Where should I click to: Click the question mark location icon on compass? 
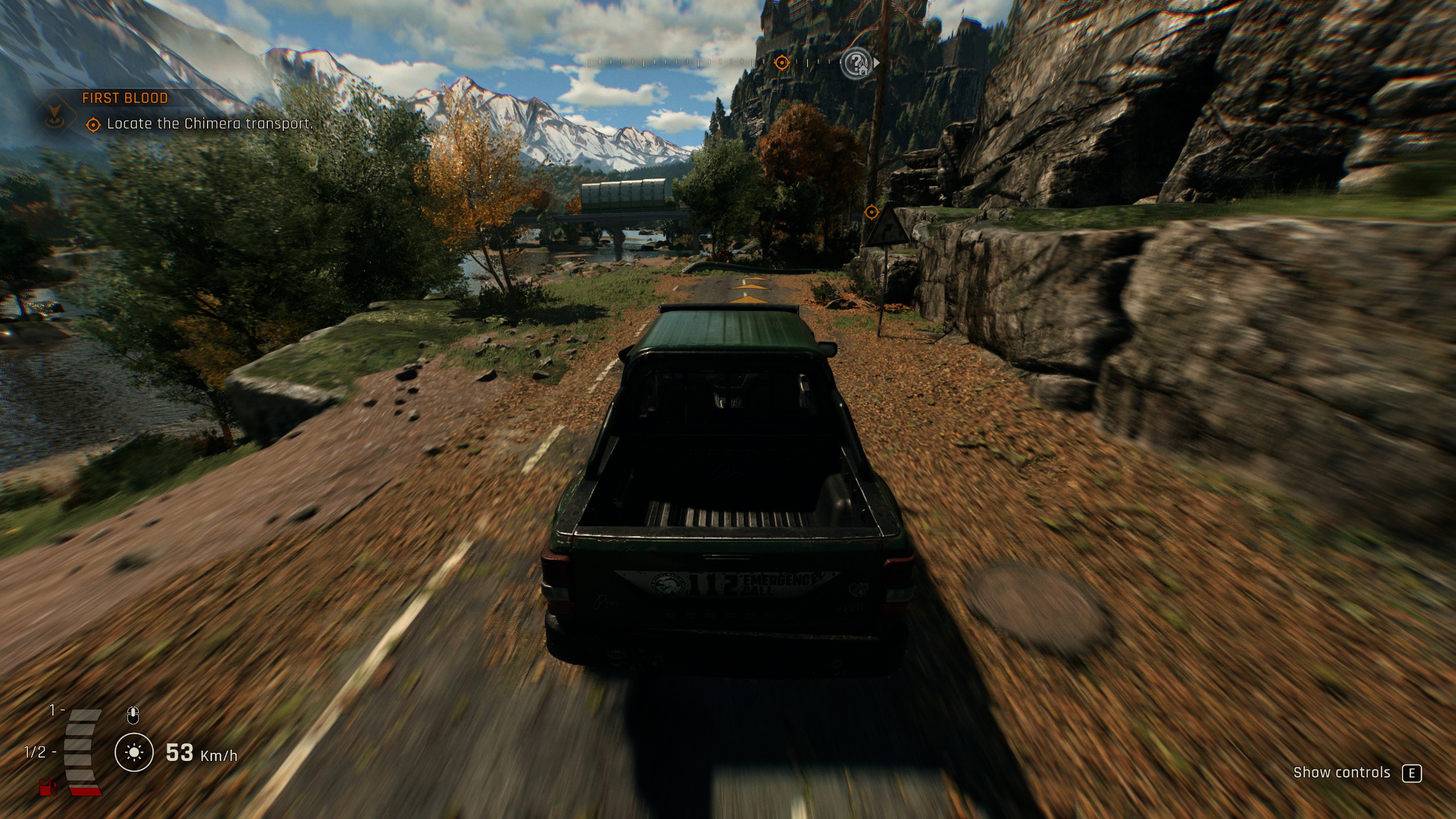[x=856, y=63]
